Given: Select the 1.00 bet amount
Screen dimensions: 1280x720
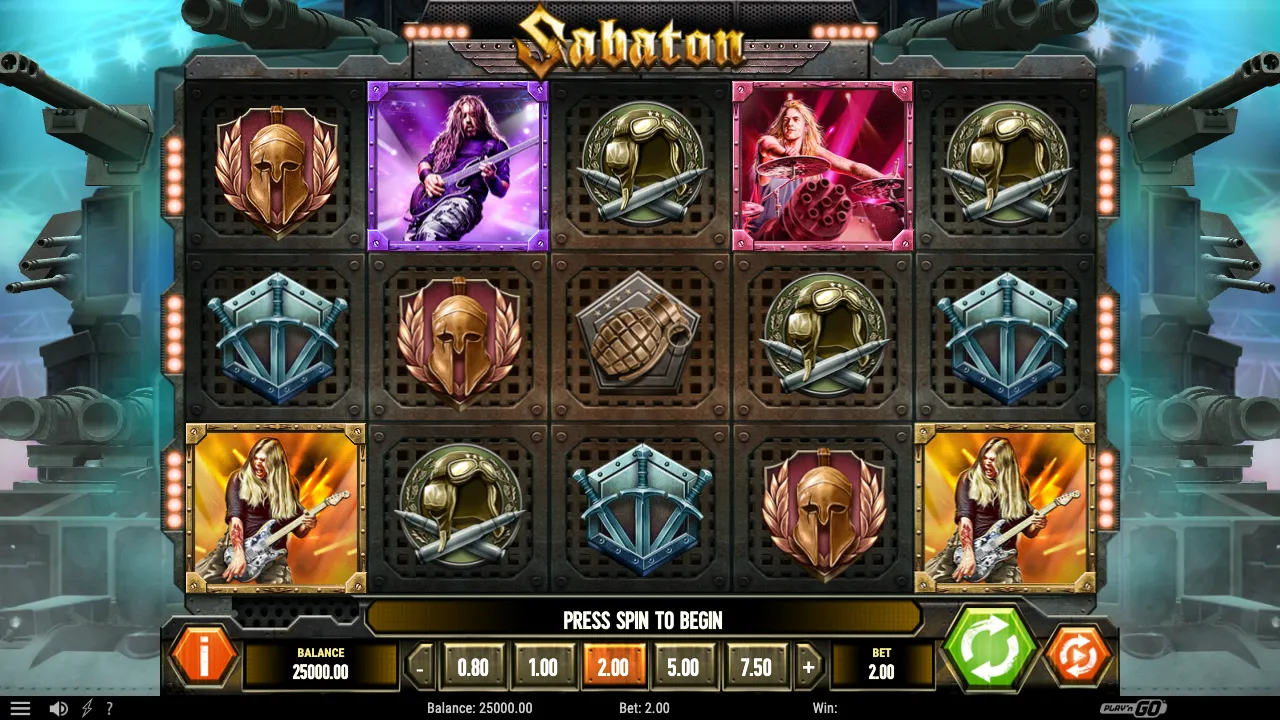Looking at the screenshot, I should click(543, 665).
